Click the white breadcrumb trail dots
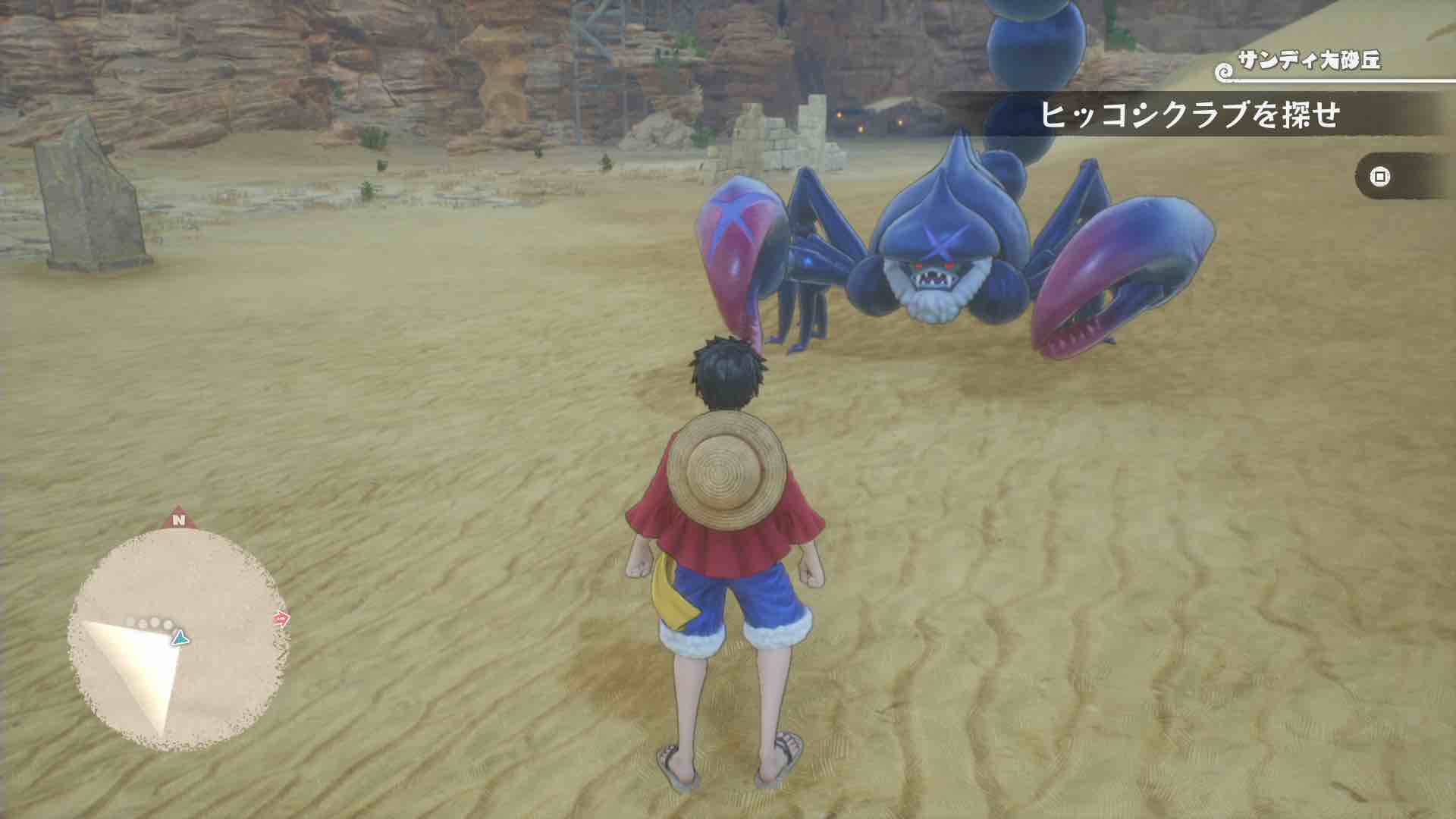 (x=149, y=622)
